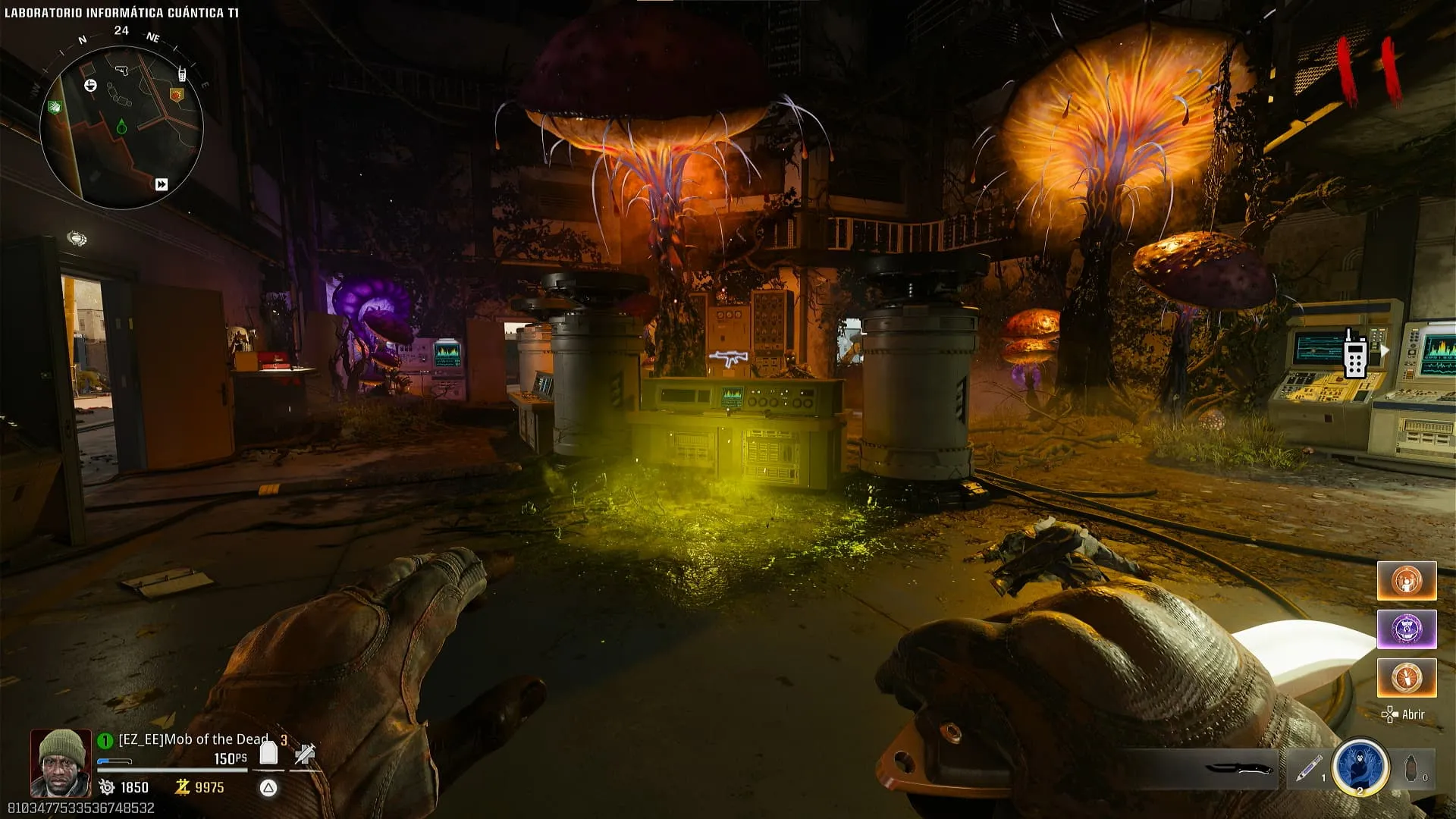Viewport: 1456px width, 819px height.
Task: Select the orange candle gobblegum slot
Action: [x=1407, y=677]
